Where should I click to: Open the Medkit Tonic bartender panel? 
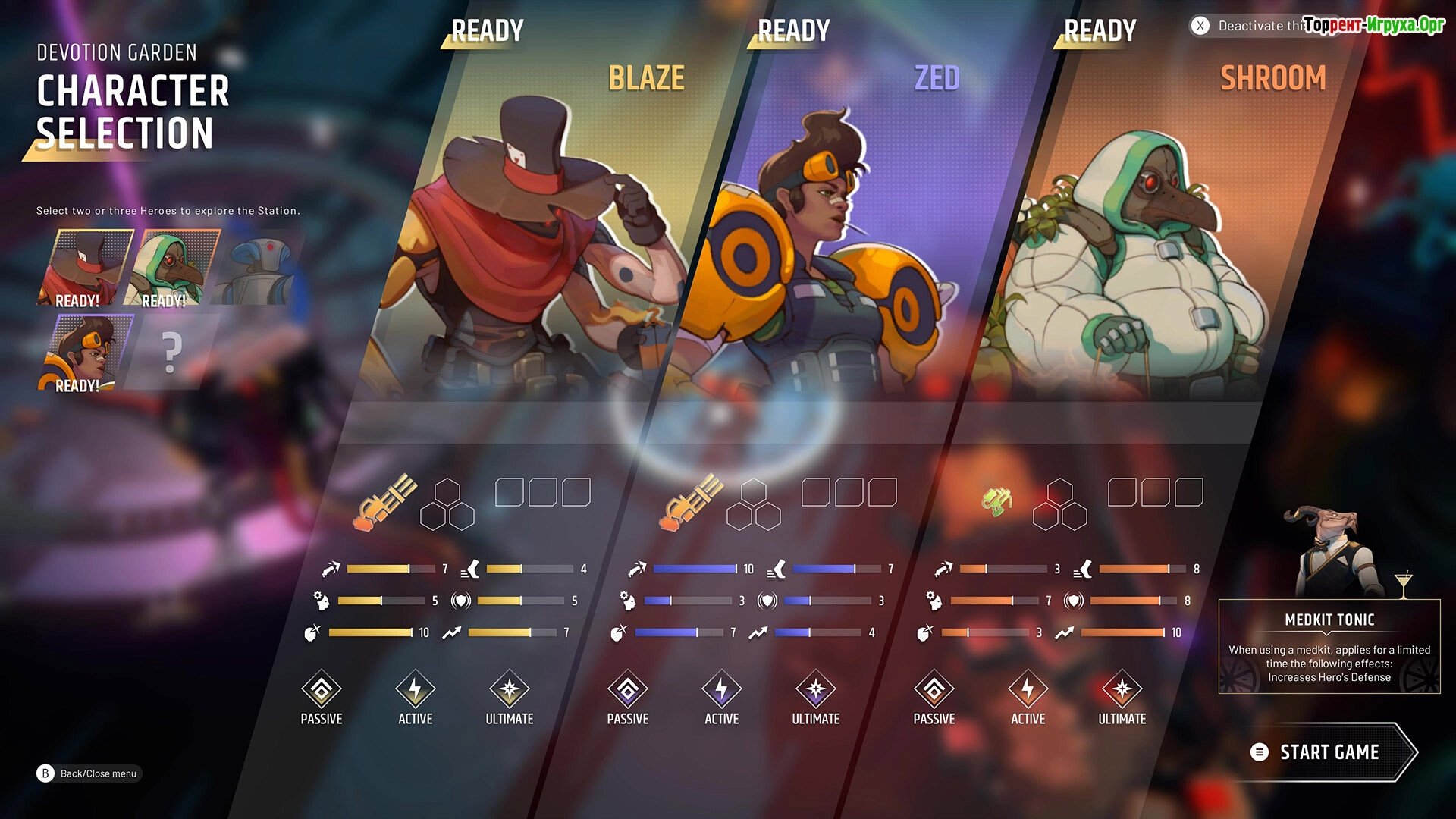(1329, 646)
